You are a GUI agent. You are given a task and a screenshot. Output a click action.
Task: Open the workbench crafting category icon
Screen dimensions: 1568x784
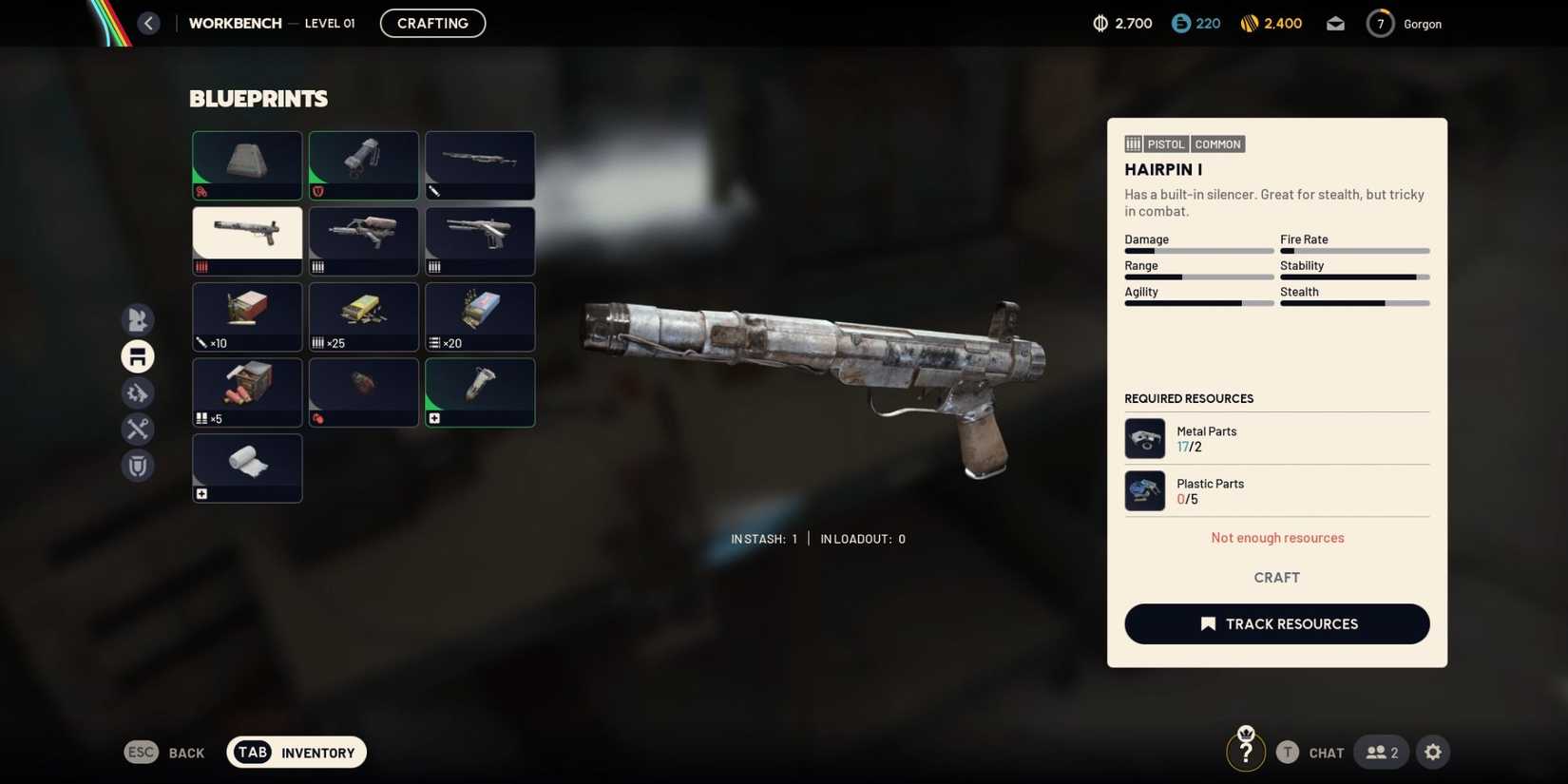(x=137, y=356)
